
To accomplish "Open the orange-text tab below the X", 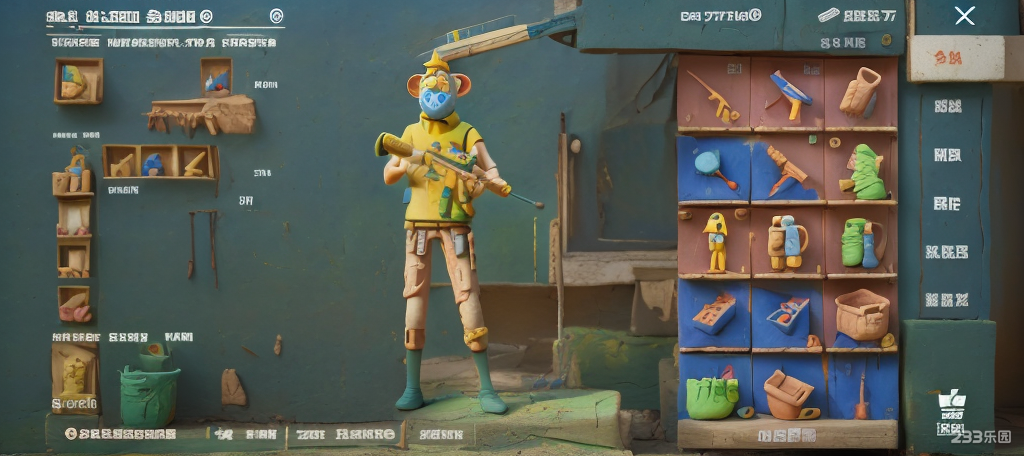I will tap(946, 59).
